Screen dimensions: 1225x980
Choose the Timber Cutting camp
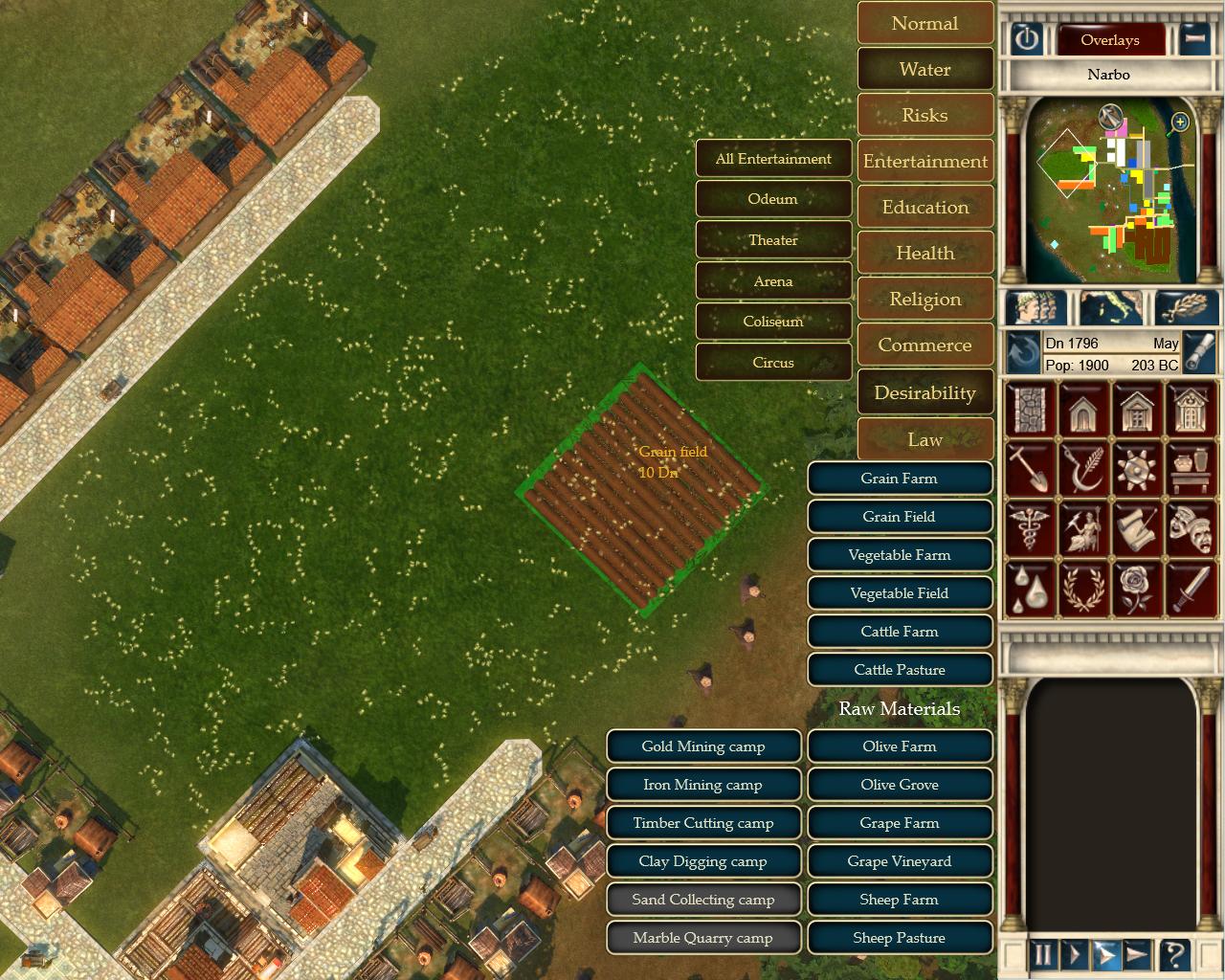click(x=702, y=823)
